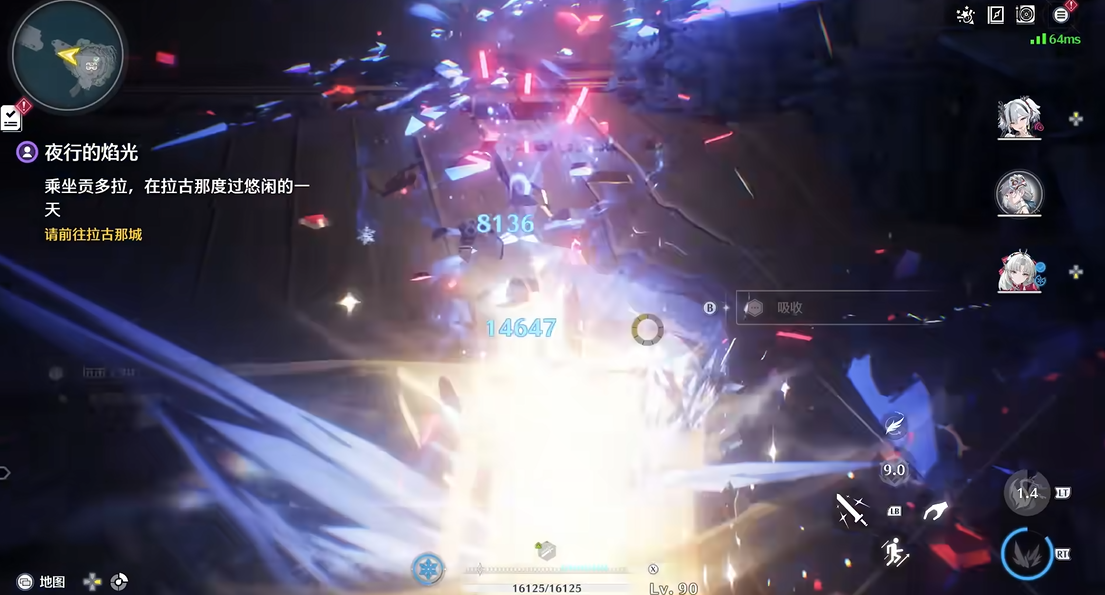This screenshot has height=595, width=1105.
Task: Open the quest checklist icon below the minimap
Action: coord(12,117)
